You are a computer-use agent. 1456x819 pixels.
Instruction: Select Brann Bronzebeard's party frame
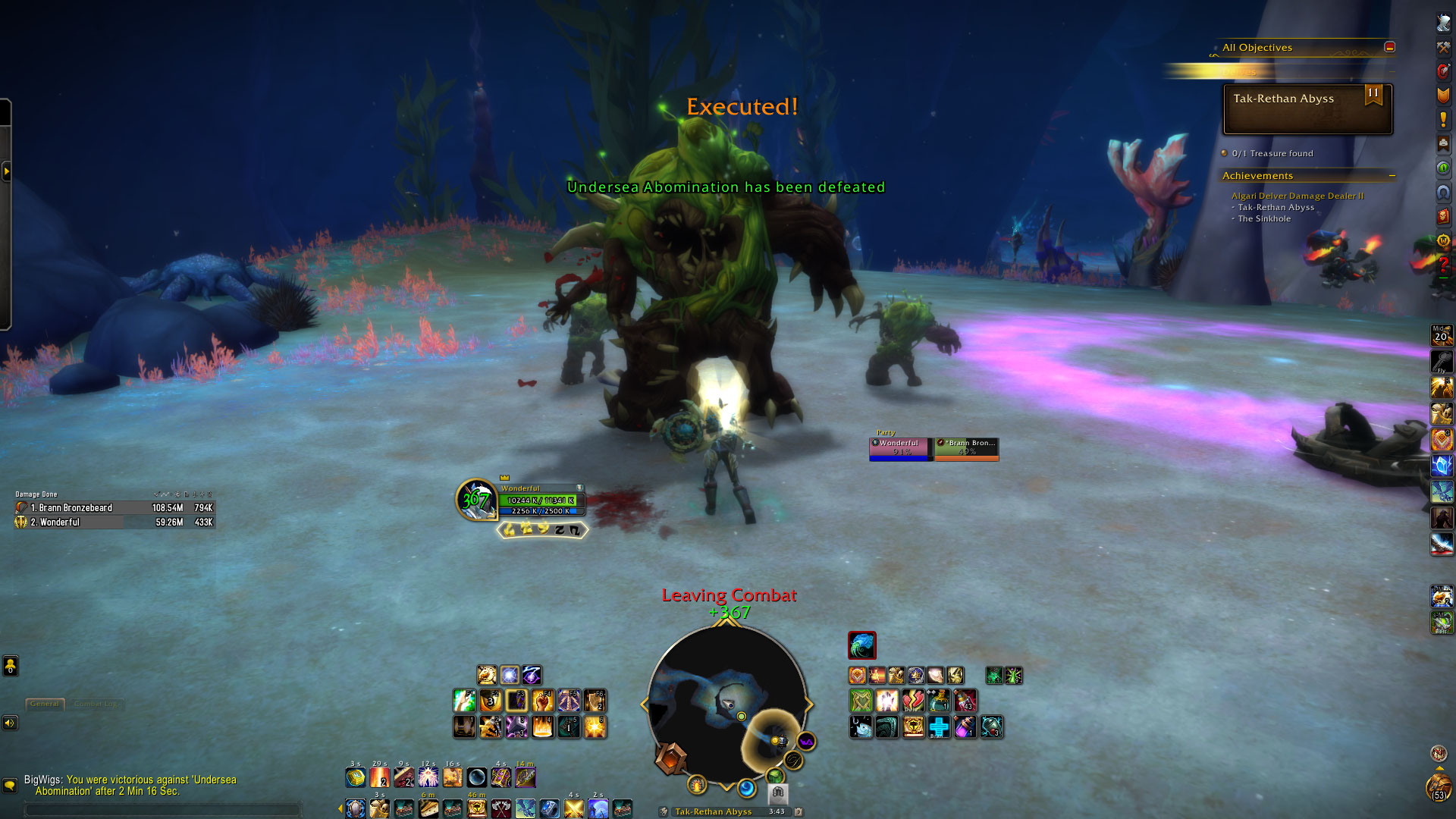point(966,448)
